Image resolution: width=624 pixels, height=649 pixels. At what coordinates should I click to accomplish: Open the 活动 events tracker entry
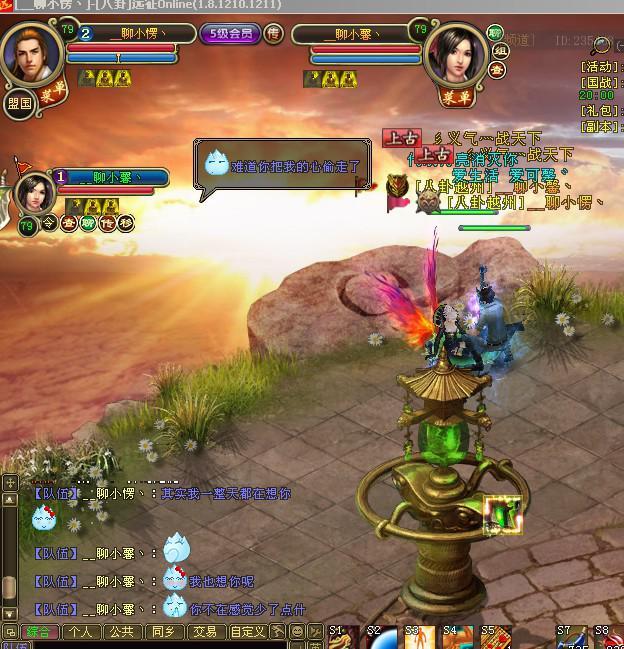click(x=599, y=67)
